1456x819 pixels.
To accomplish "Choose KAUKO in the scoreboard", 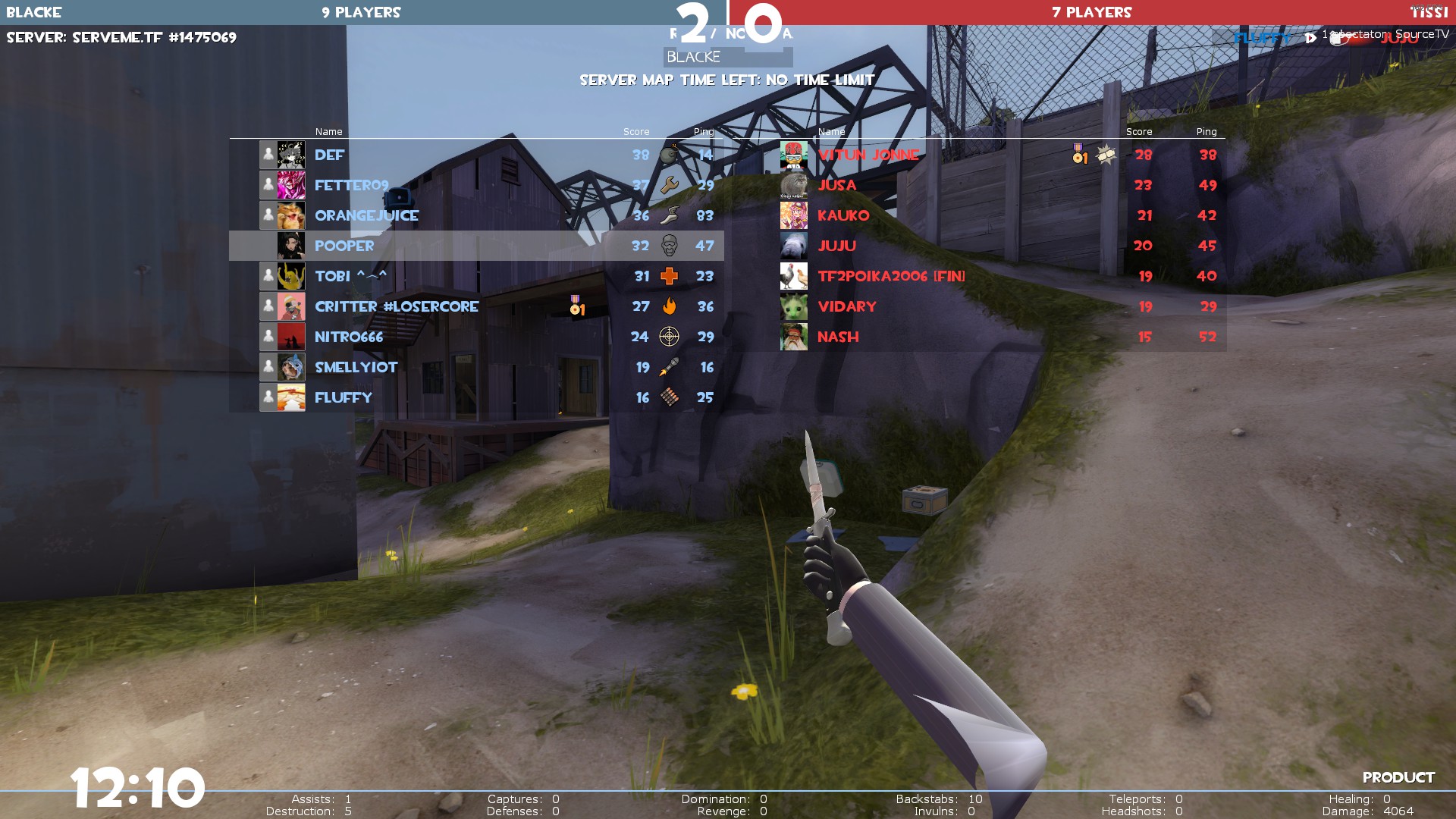I will click(843, 215).
